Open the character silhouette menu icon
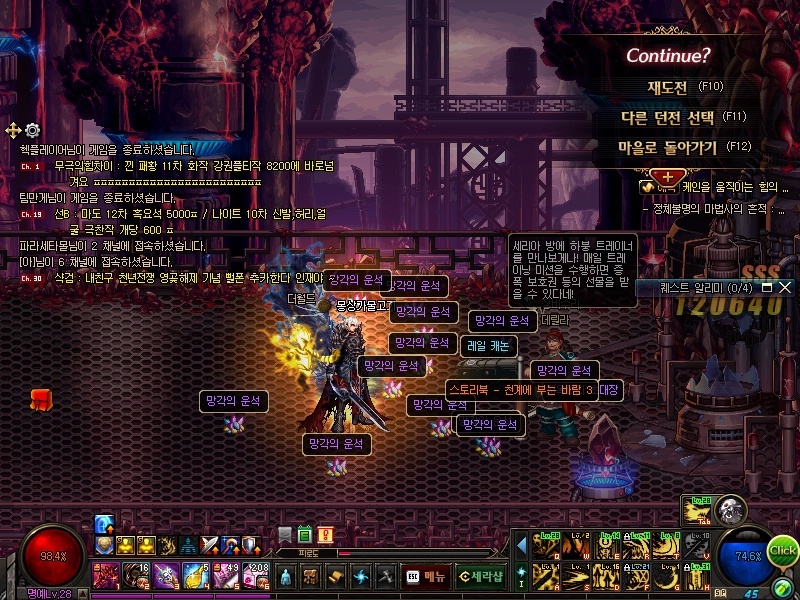This screenshot has height=600, width=800. click(286, 577)
